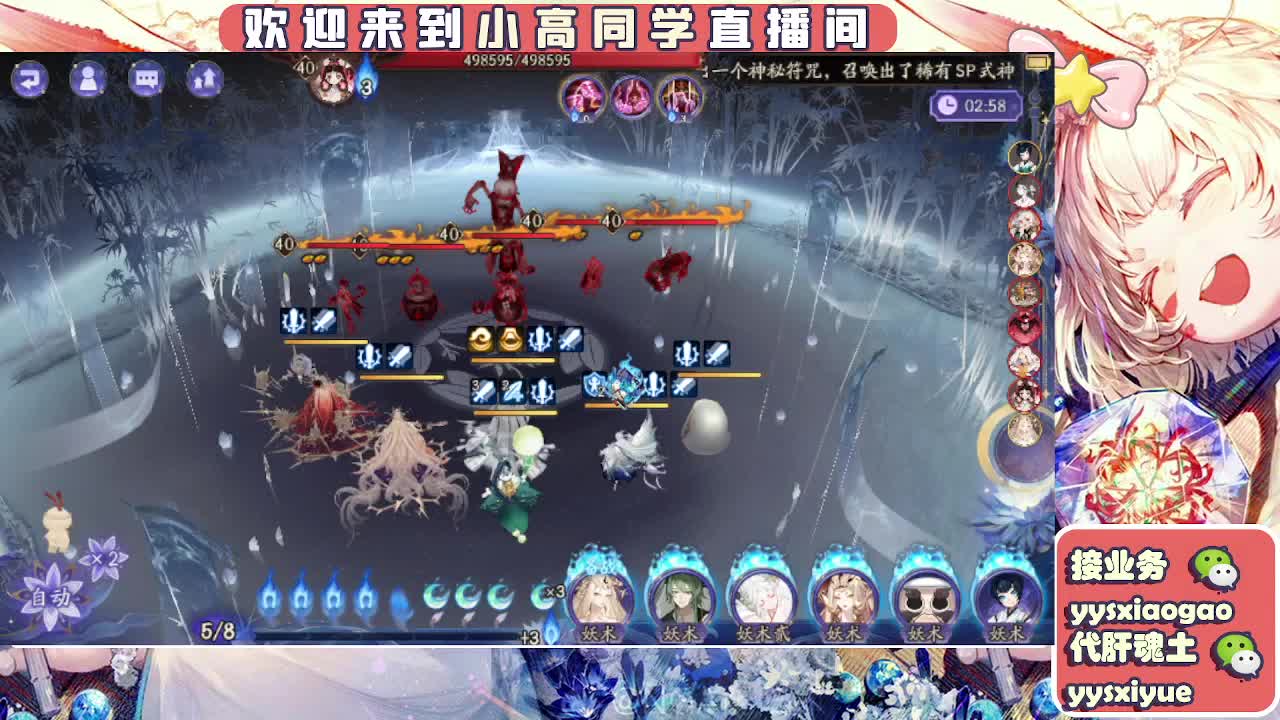Click the retreat arrow icon at top-left
1280x720 pixels.
click(x=31, y=80)
